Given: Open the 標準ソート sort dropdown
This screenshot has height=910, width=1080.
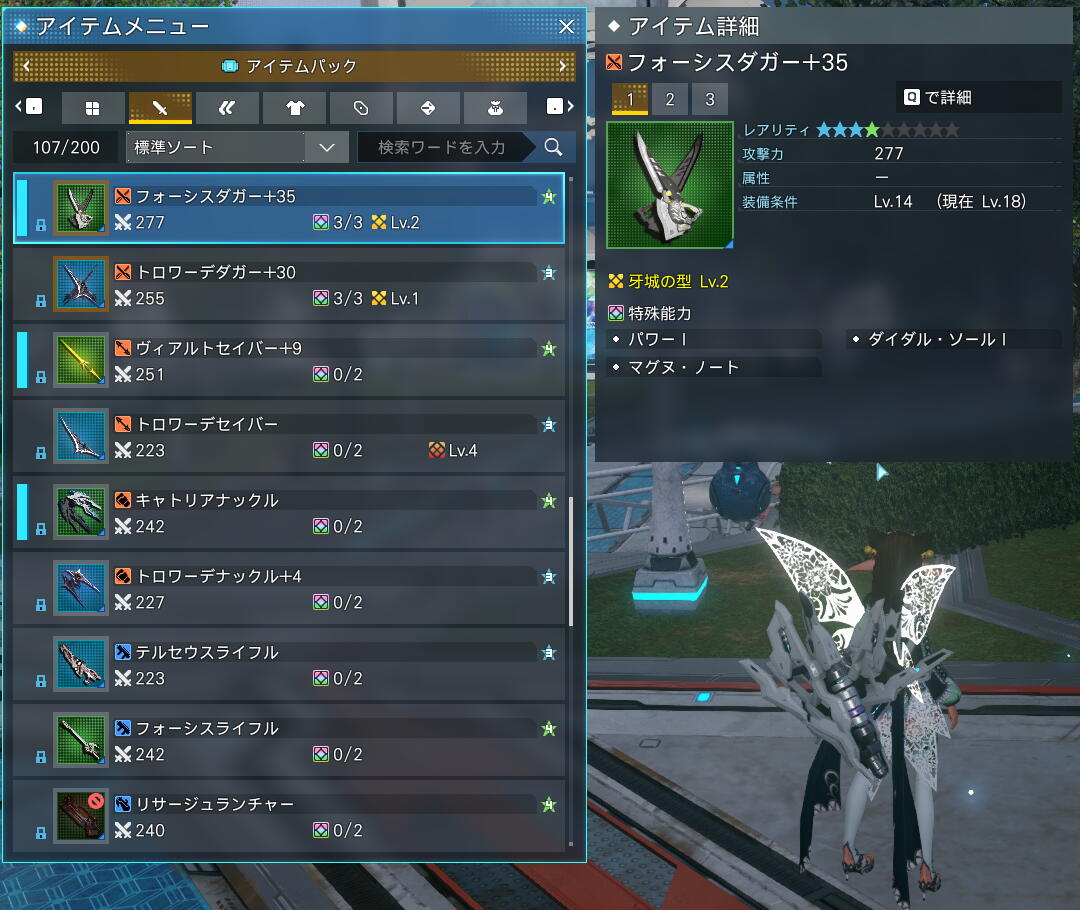Looking at the screenshot, I should (238, 148).
